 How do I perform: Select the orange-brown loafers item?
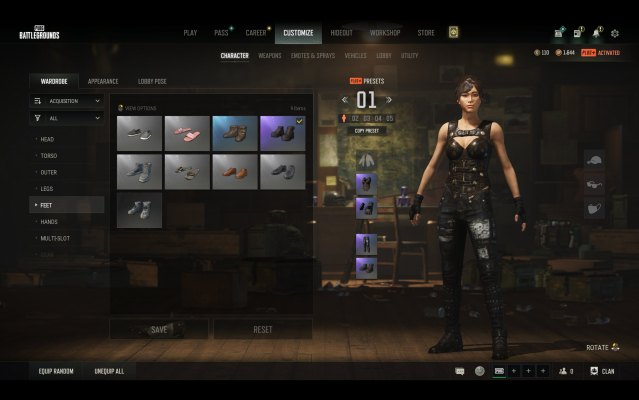click(x=235, y=171)
